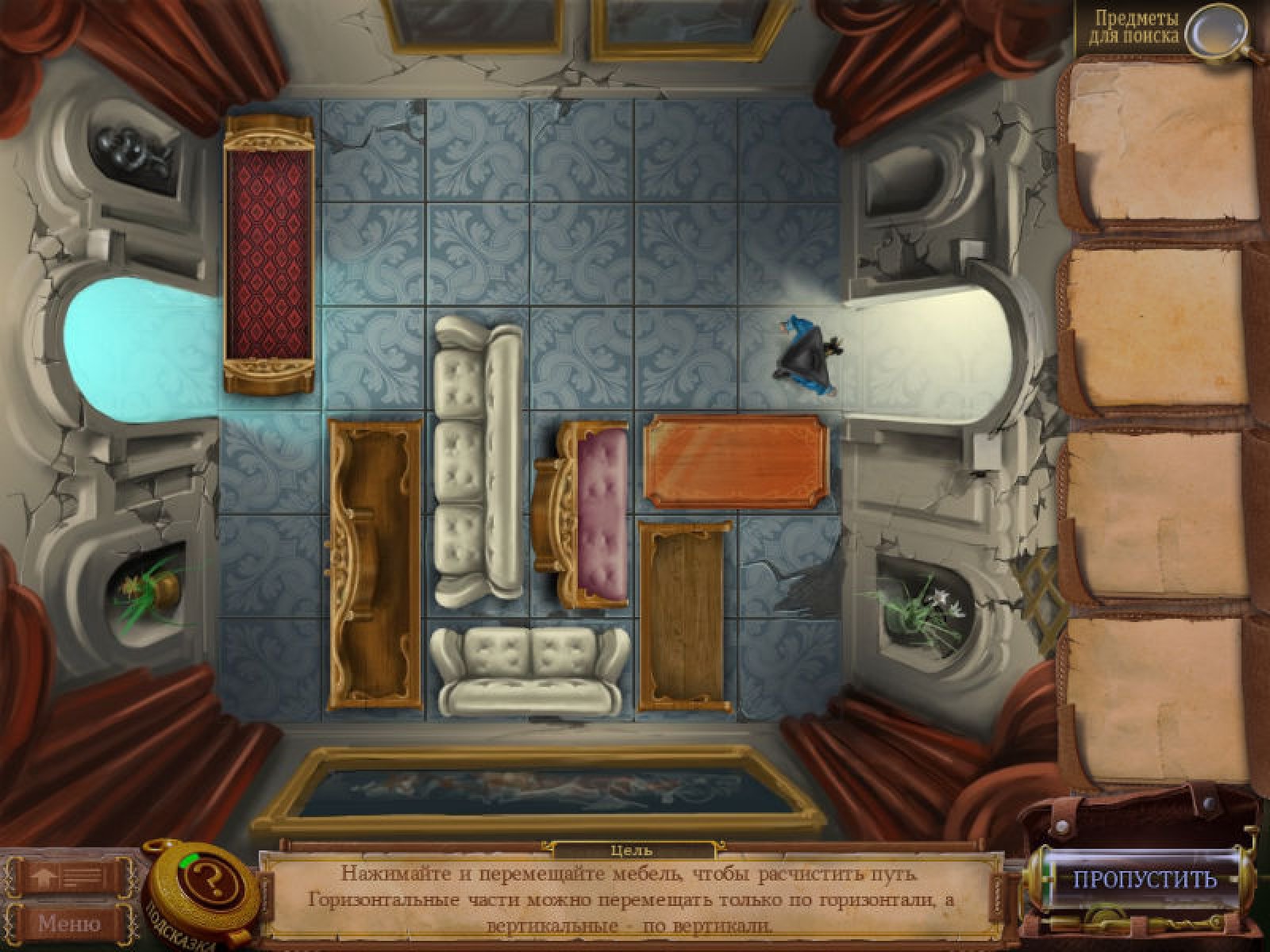Choose the small vertical wooden table
Image resolution: width=1270 pixels, height=952 pixels.
(x=684, y=616)
